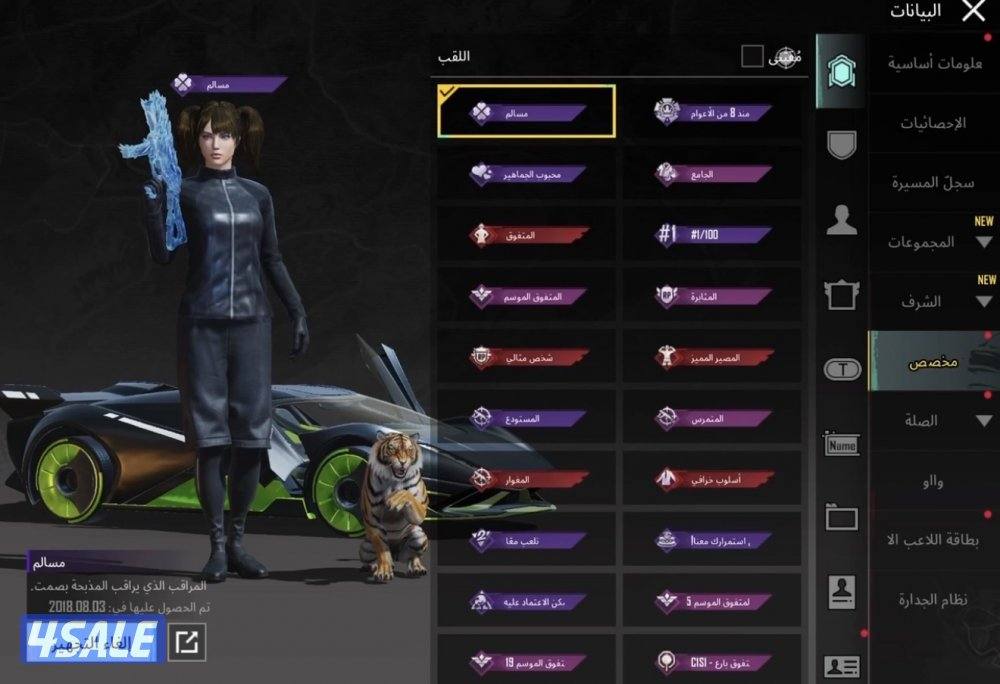This screenshot has width=1000, height=684.
Task: Open the الإحصائيات statistics section
Action: coord(934,124)
